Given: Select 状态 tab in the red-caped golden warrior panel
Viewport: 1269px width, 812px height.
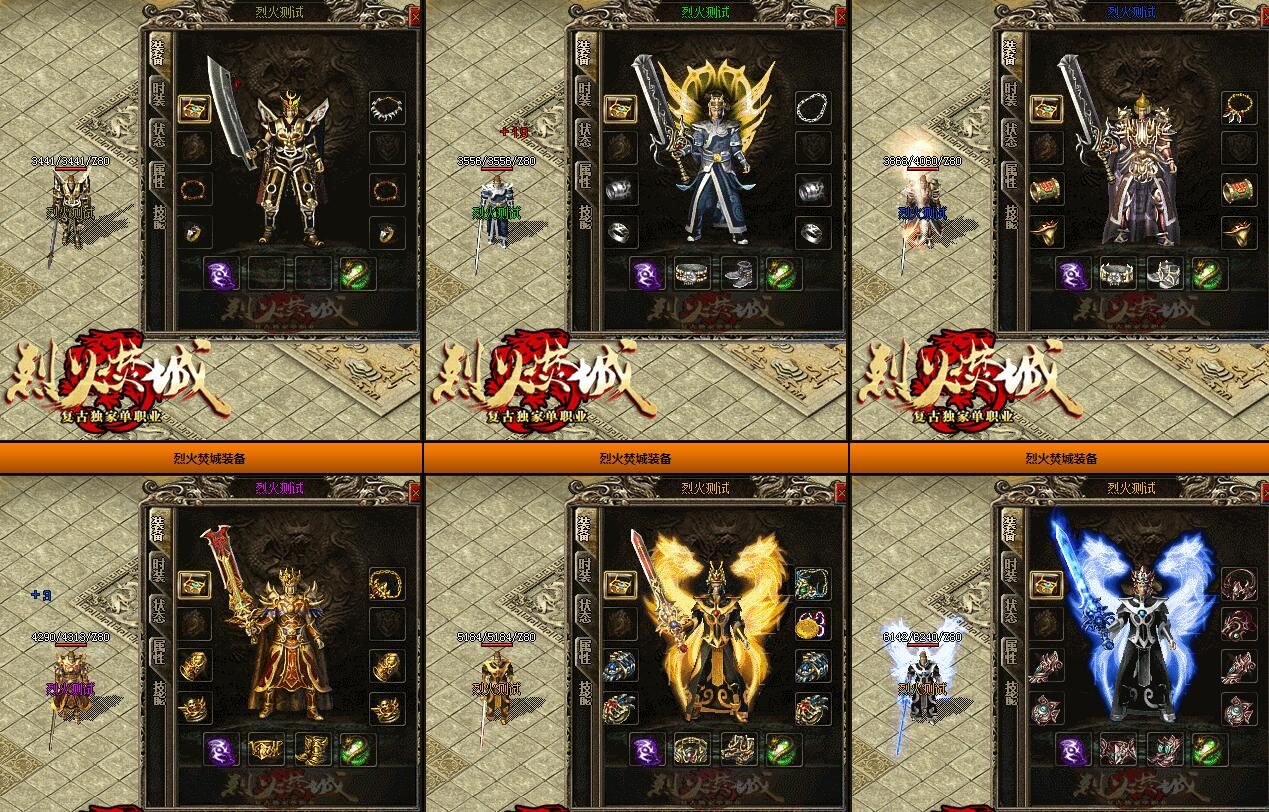Looking at the screenshot, I should [x=159, y=611].
